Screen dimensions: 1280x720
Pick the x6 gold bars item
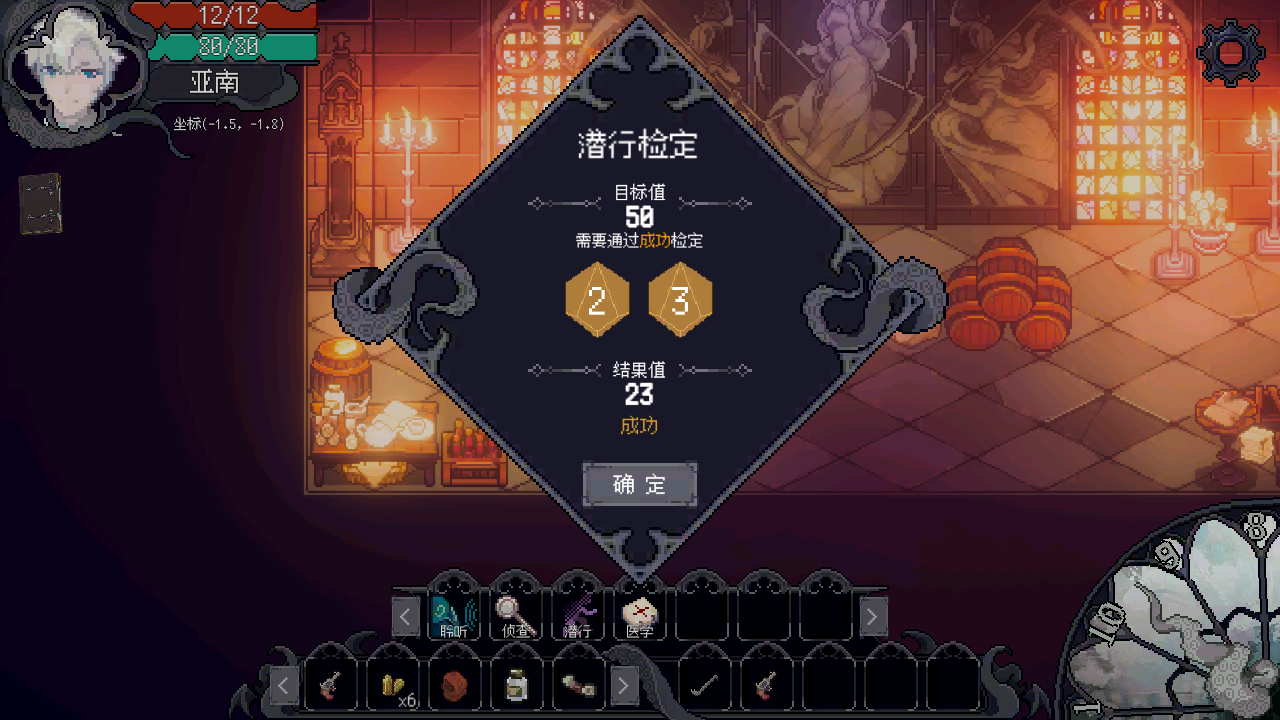393,685
